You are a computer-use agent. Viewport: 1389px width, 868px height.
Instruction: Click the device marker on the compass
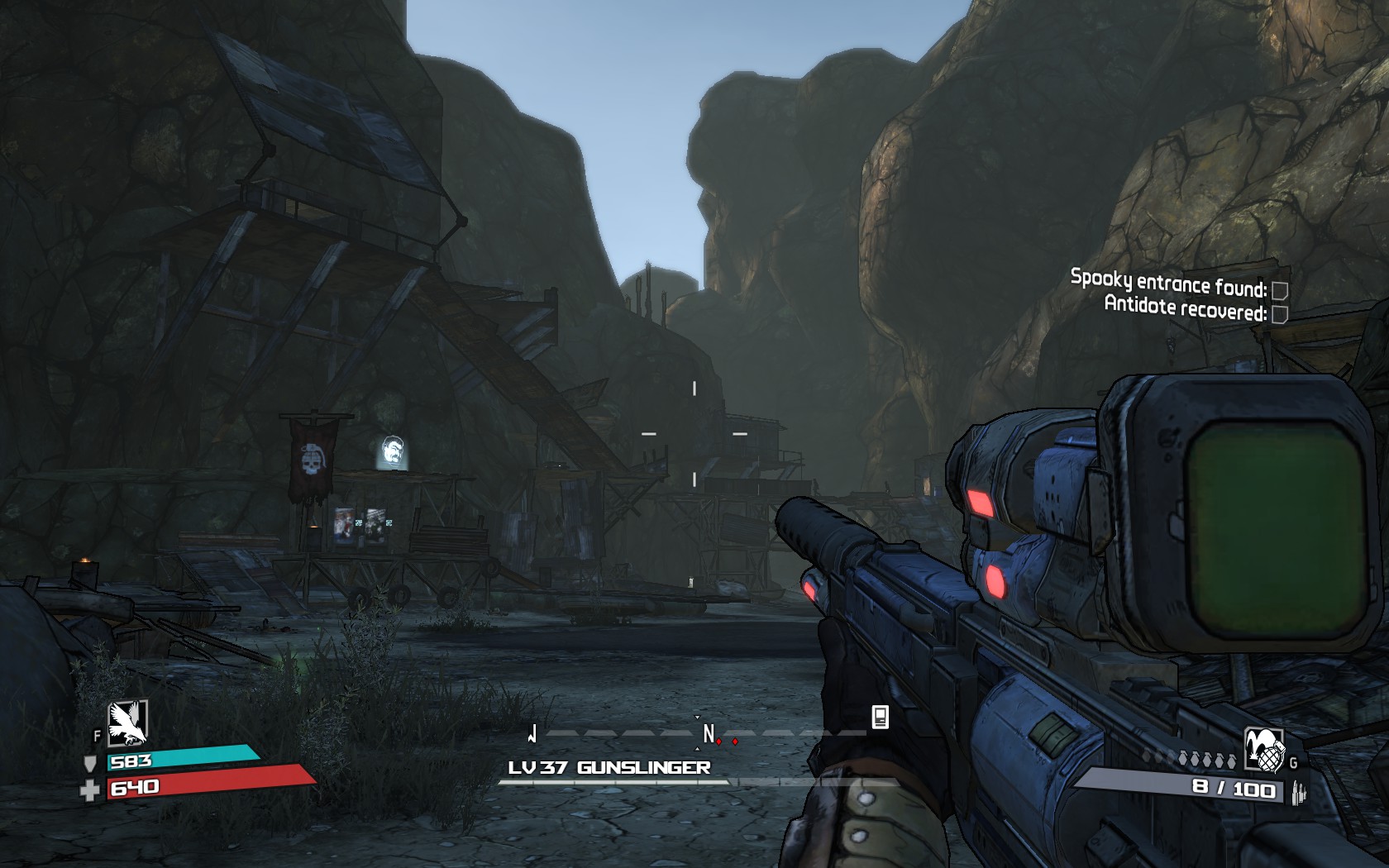[881, 717]
